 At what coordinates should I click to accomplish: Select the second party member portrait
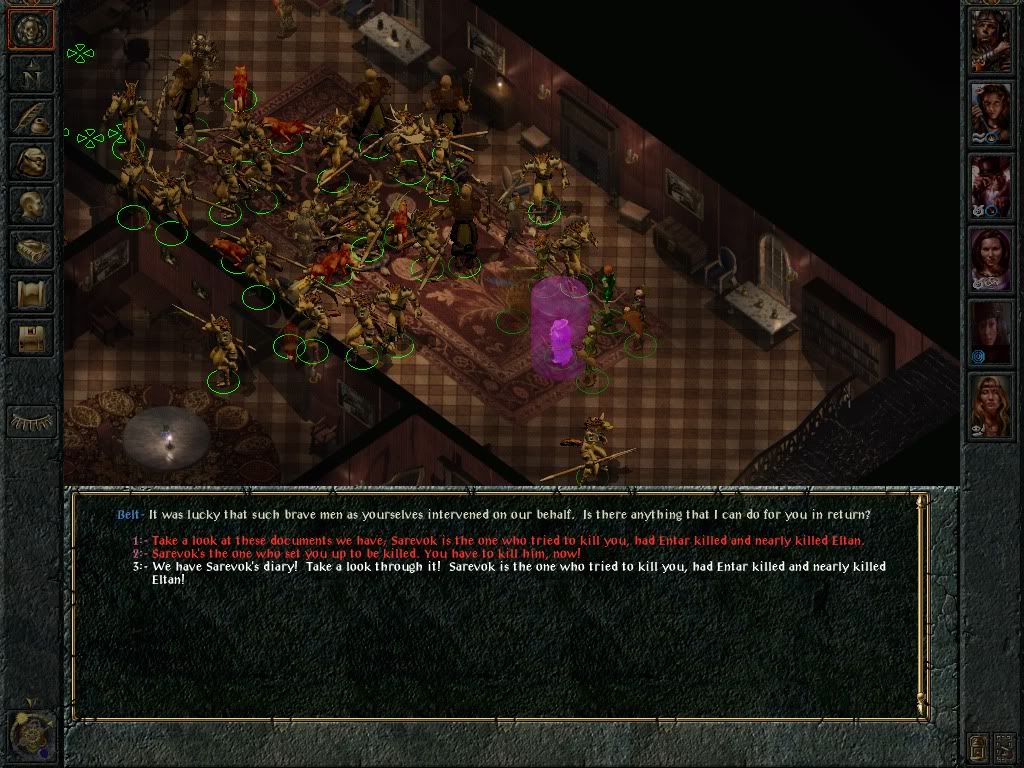tap(991, 114)
